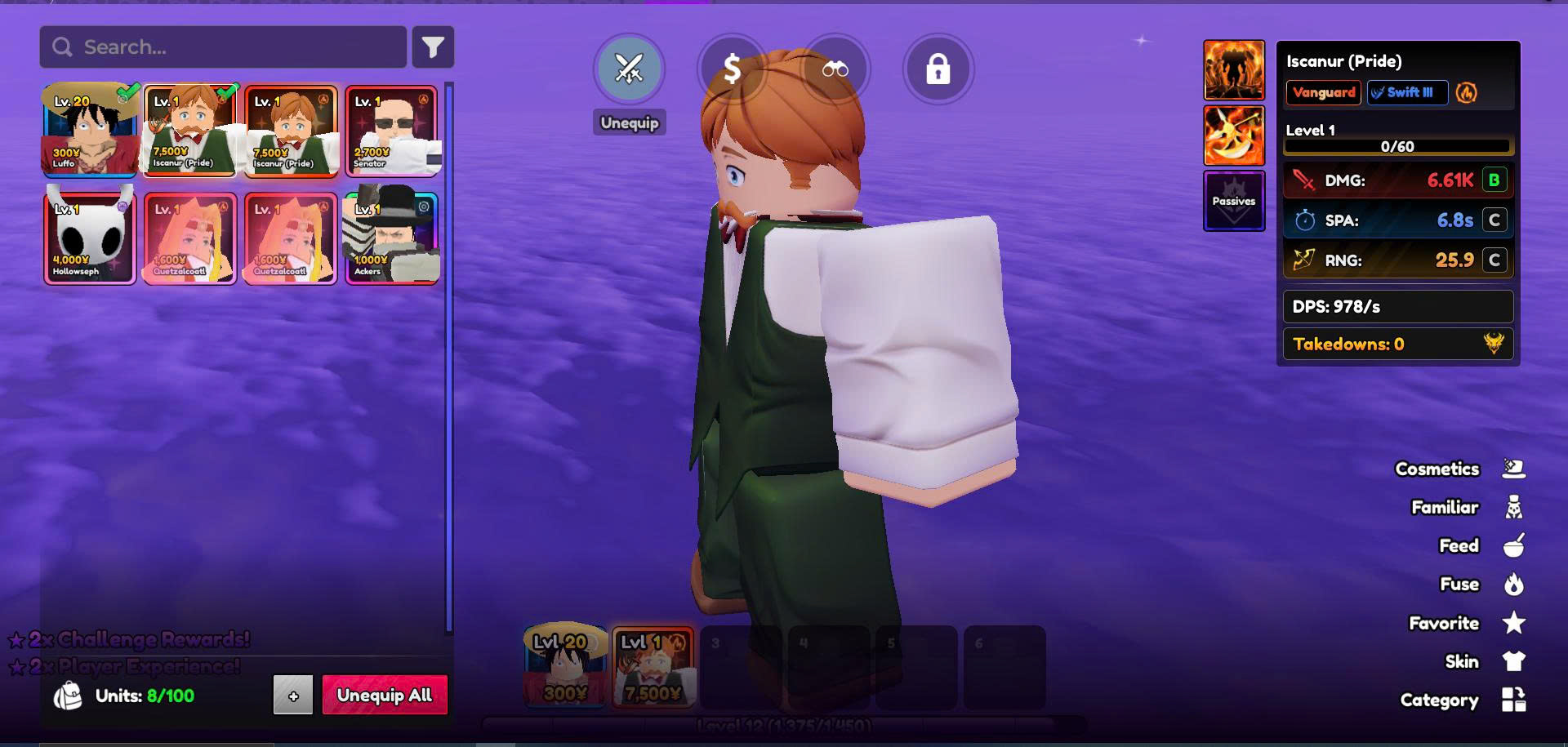The width and height of the screenshot is (1568, 747).
Task: Mark unit as Favorite with star
Action: tap(1466, 623)
